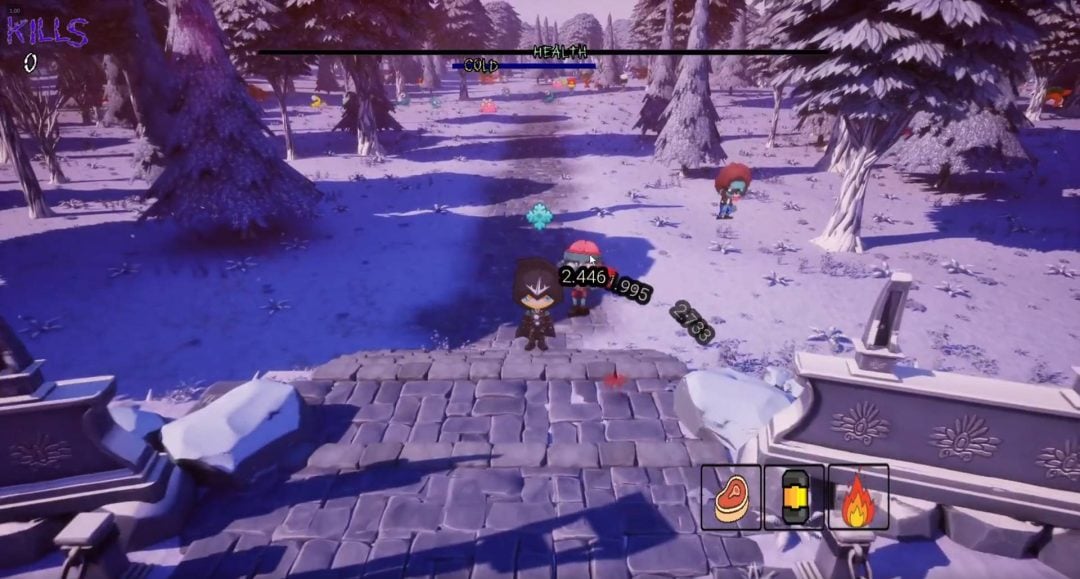Use the black and yellow grenade slot

click(794, 497)
